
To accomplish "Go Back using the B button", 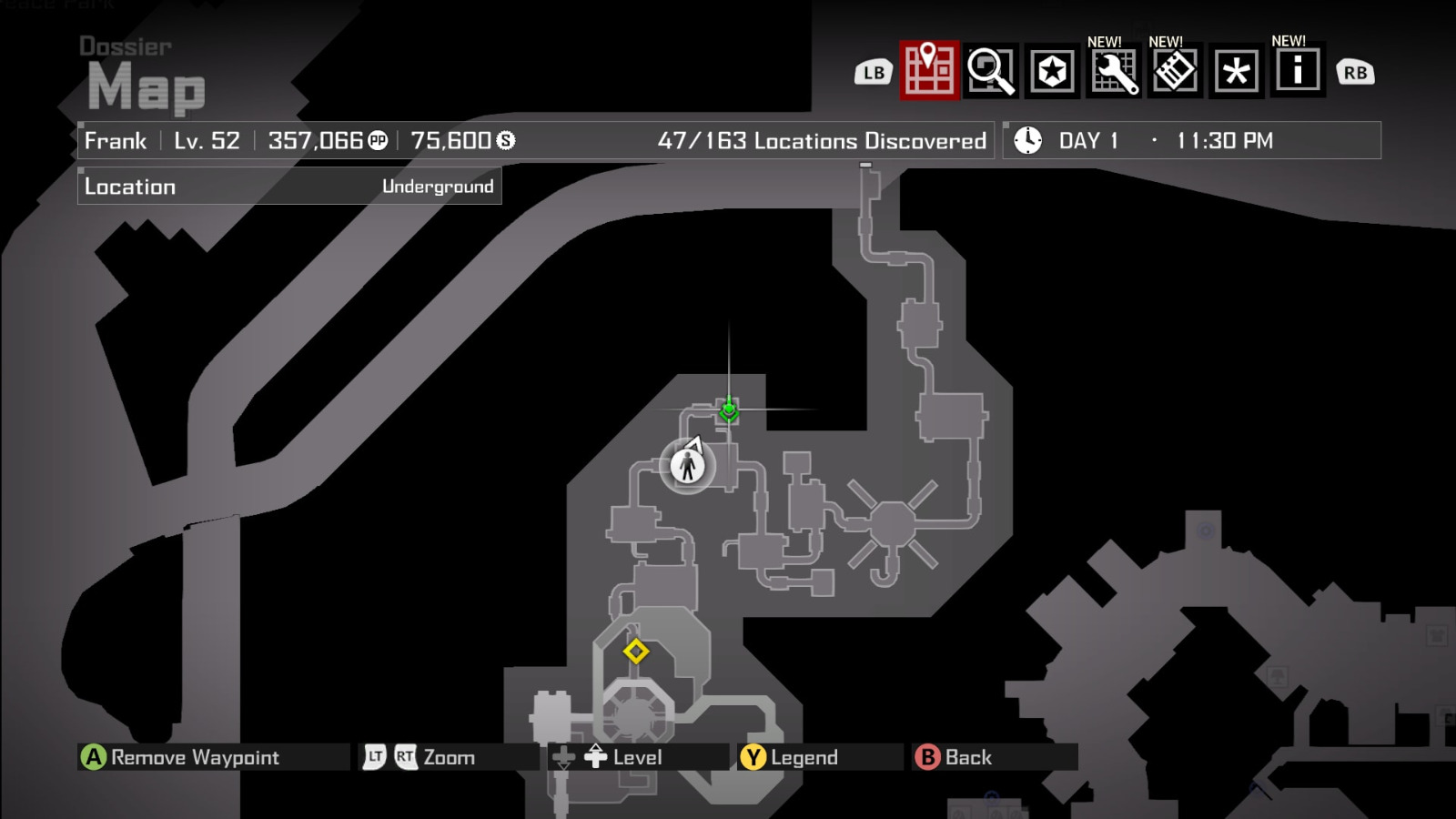I will (x=927, y=755).
